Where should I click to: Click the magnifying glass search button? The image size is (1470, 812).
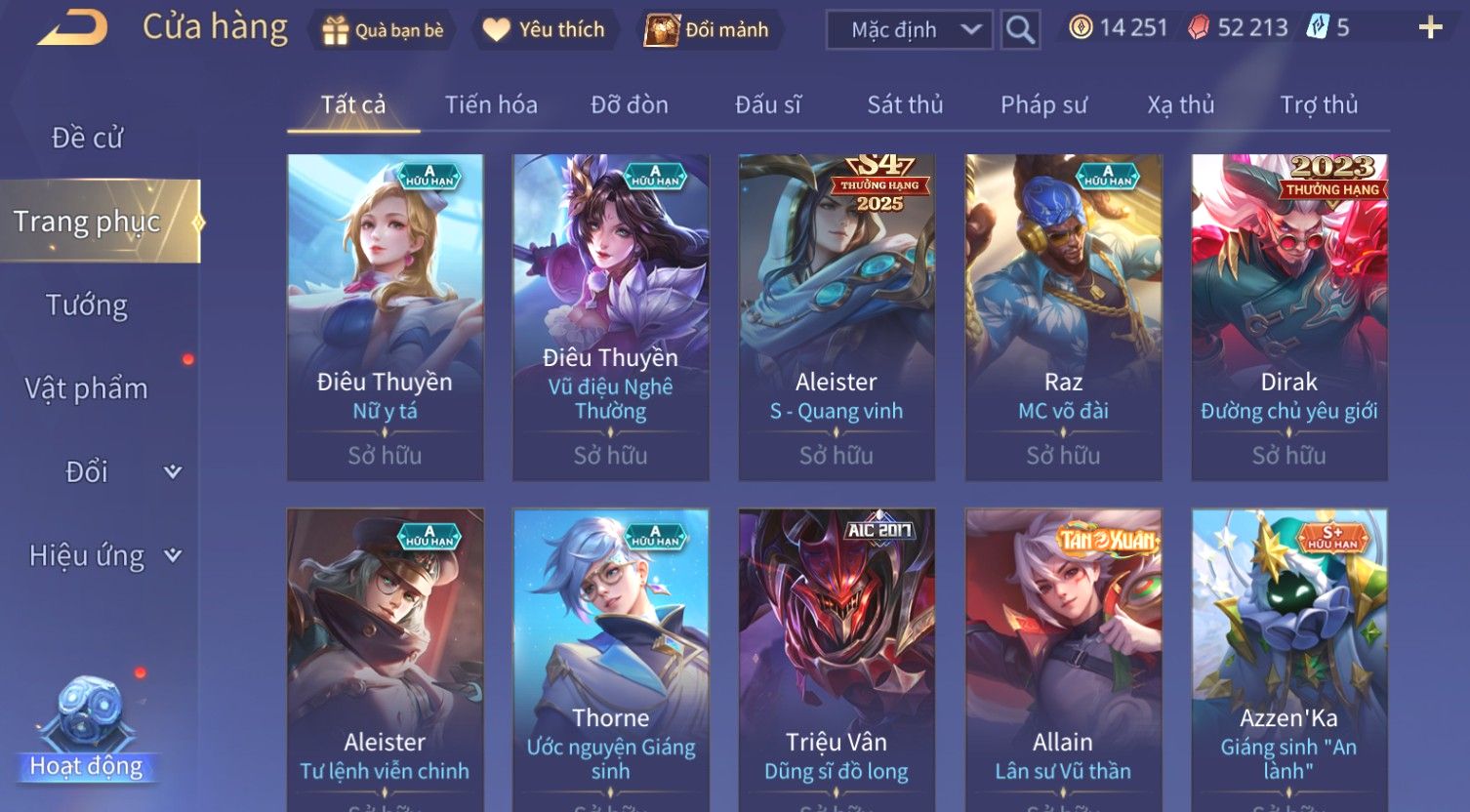[x=1020, y=30]
